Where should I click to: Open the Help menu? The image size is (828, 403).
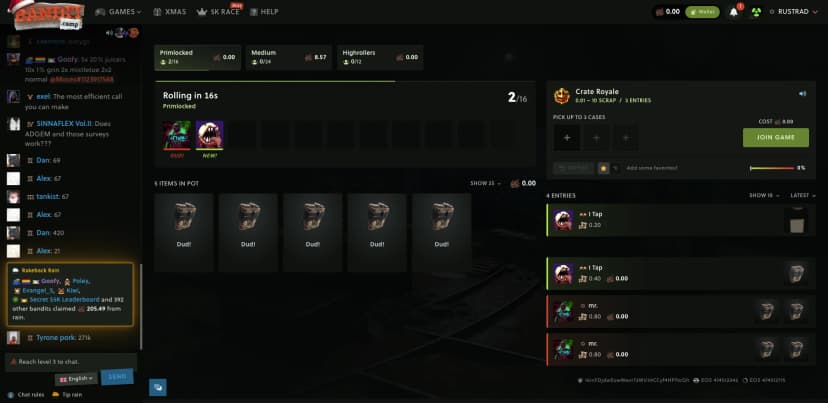[x=265, y=12]
